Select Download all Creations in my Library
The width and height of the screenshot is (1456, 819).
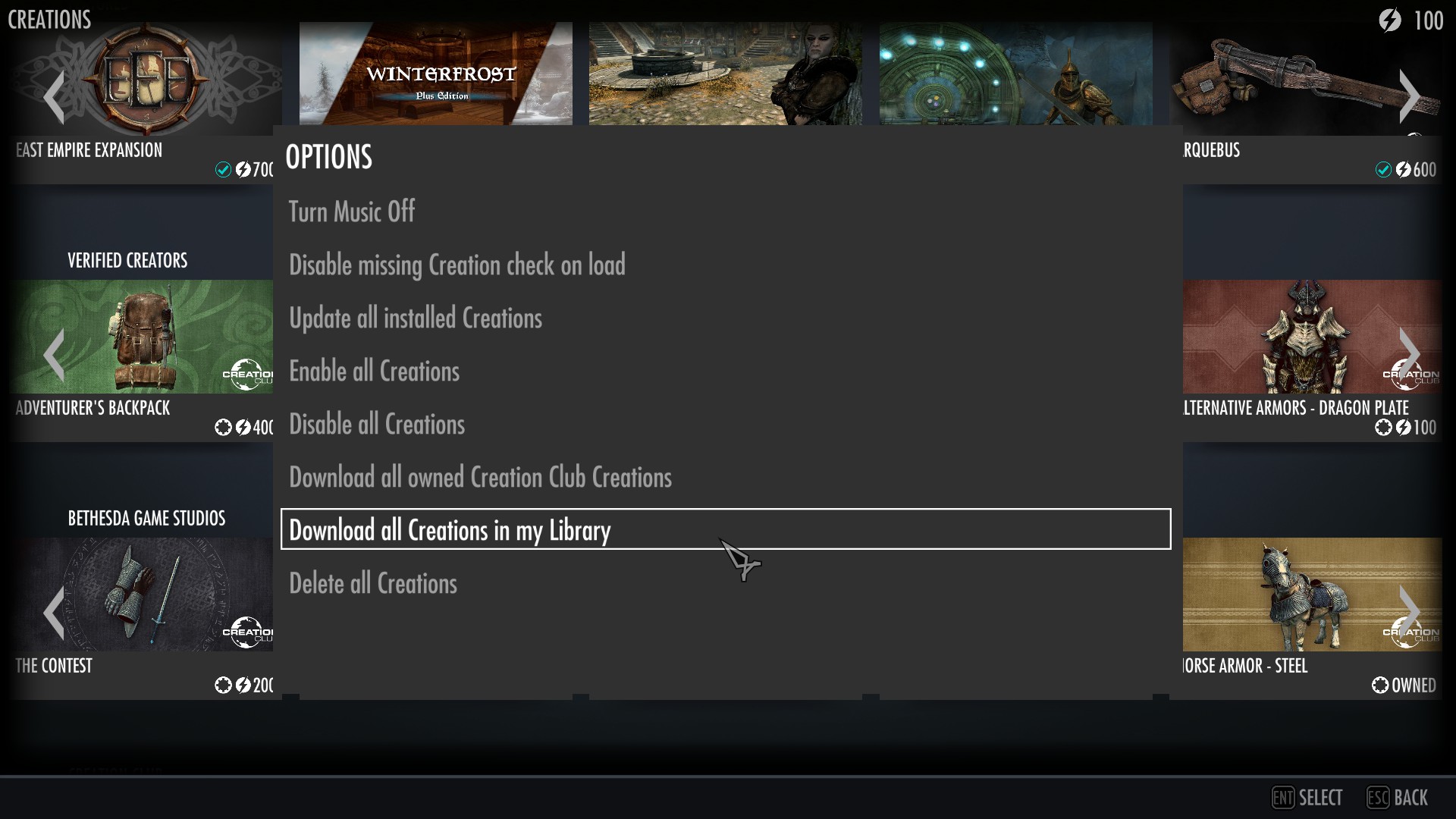(450, 529)
